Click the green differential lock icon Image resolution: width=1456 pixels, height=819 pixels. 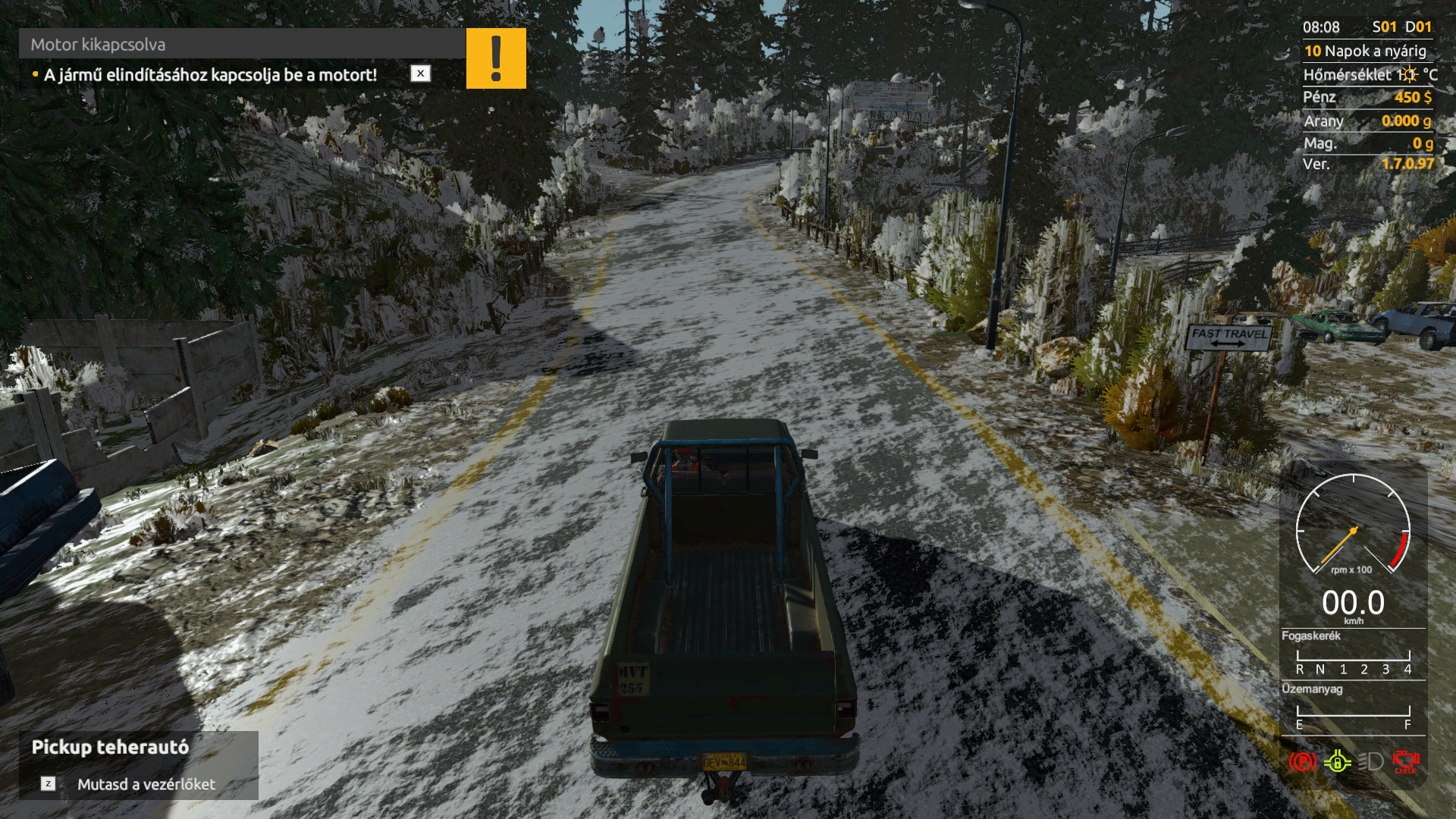pyautogui.click(x=1337, y=761)
